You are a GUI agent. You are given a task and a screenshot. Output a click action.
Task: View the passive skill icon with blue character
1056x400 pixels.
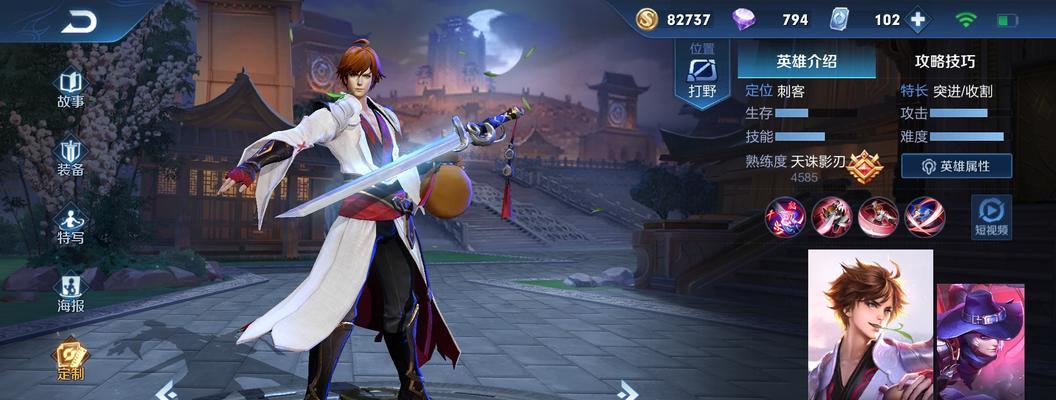coord(785,216)
